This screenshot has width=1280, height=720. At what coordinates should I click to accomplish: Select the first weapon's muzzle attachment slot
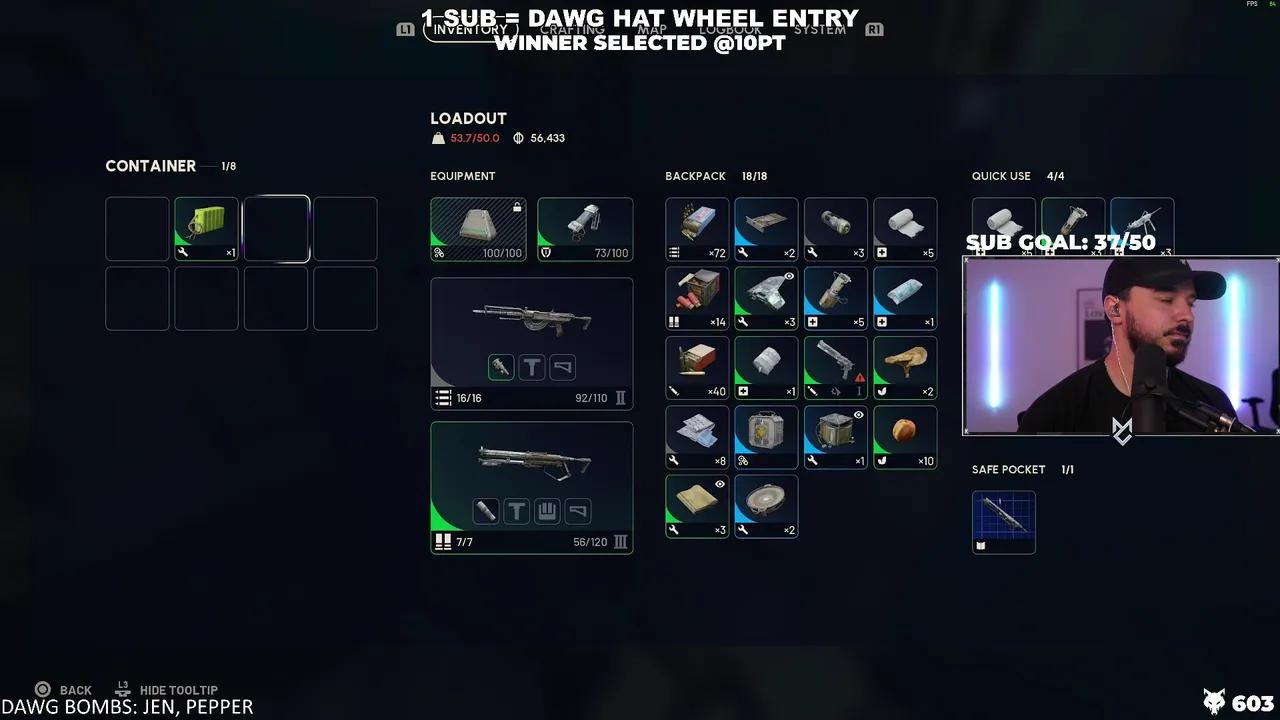coord(501,367)
